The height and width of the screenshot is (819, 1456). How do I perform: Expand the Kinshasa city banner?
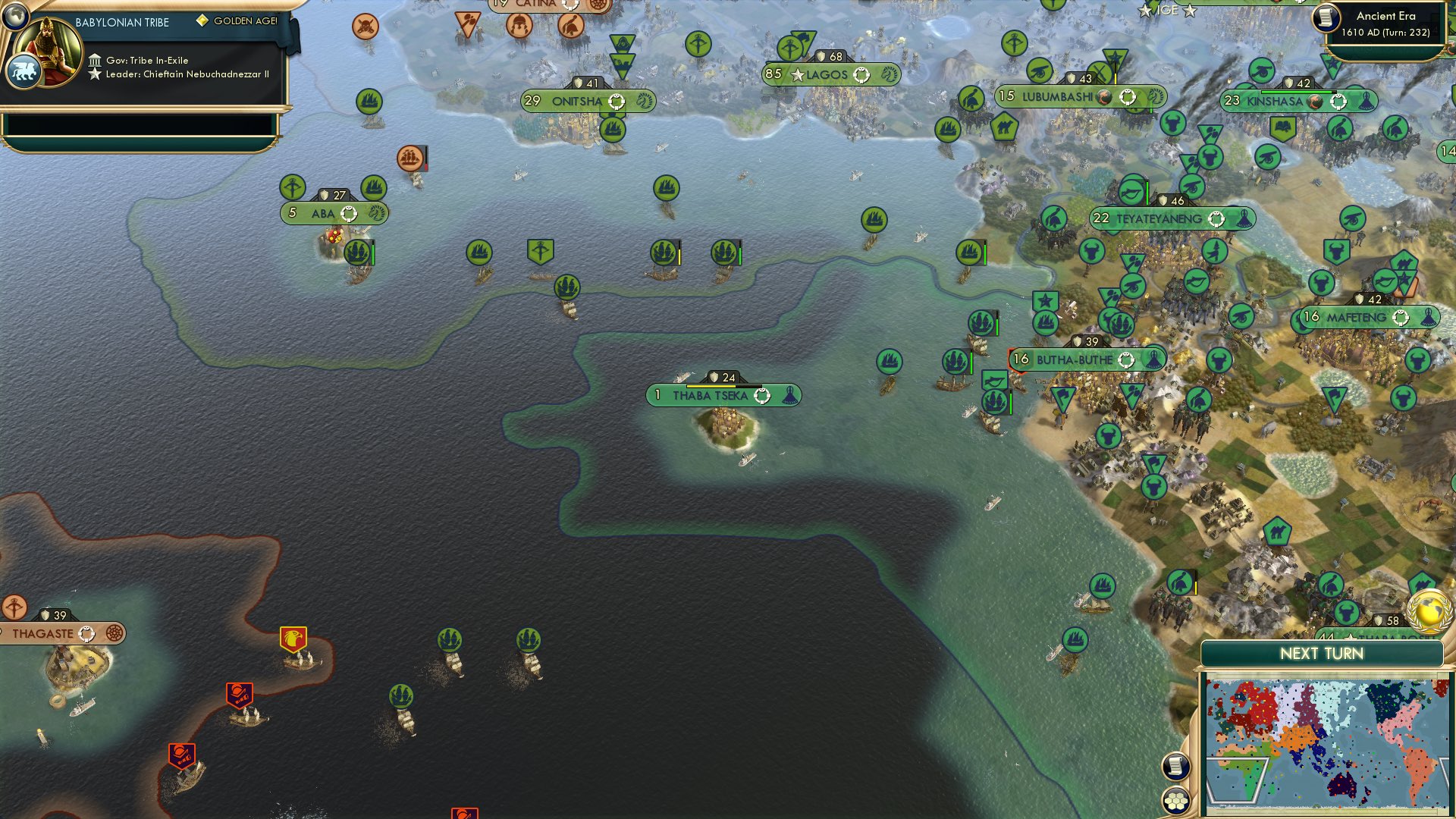1291,99
